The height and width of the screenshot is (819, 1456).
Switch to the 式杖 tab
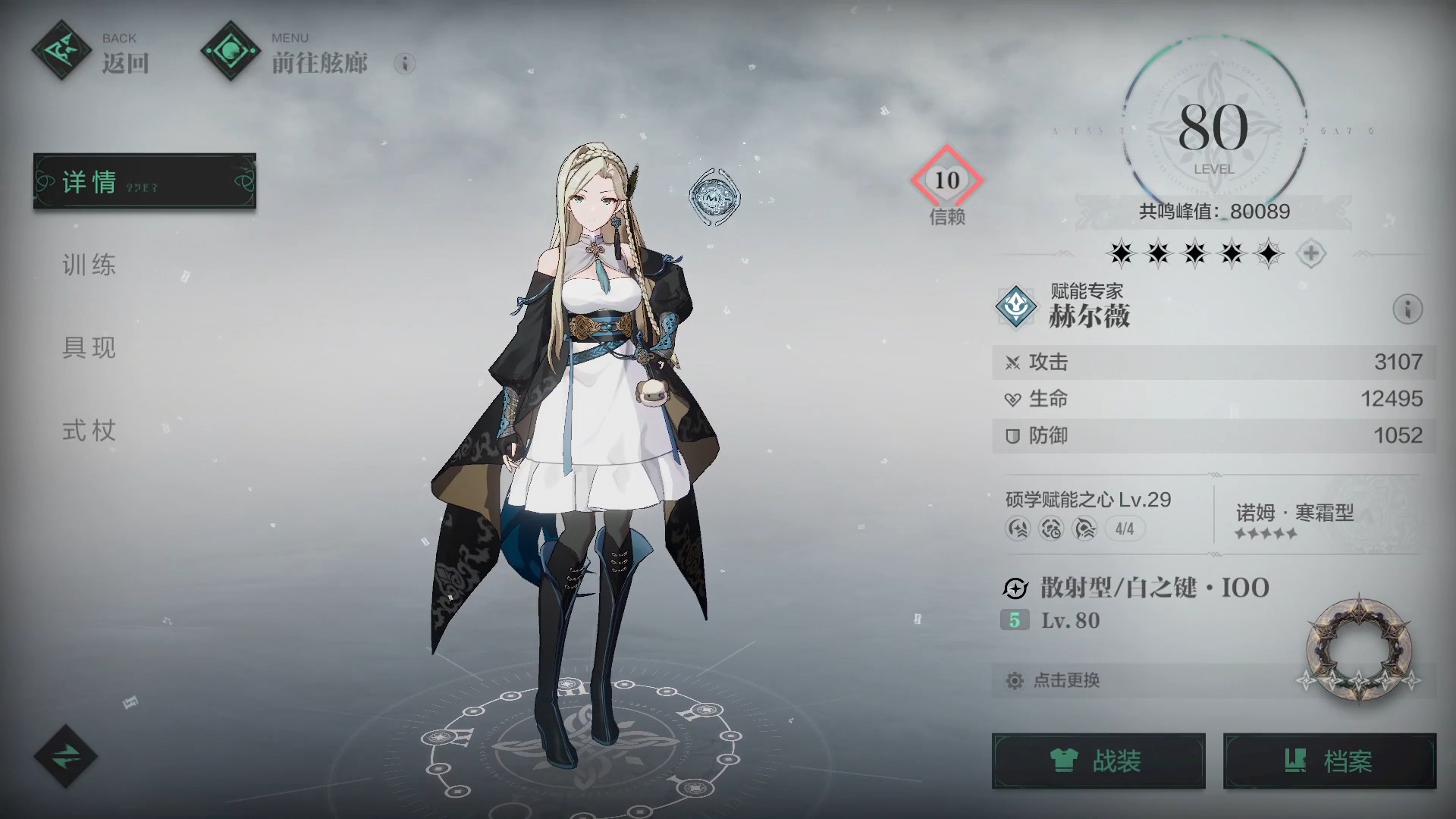click(x=89, y=431)
